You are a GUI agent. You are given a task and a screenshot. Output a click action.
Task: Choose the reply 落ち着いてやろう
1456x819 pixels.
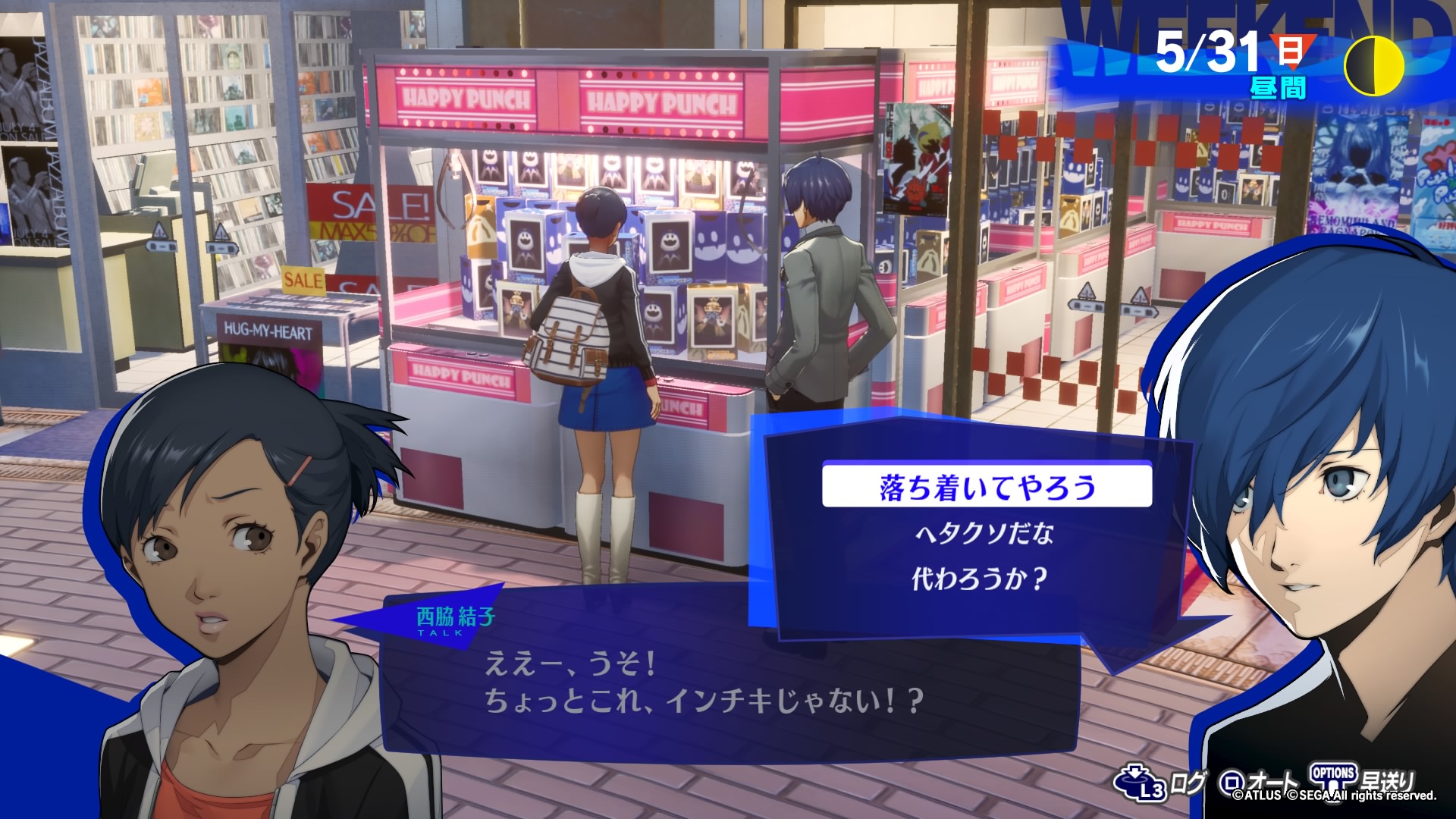click(987, 487)
